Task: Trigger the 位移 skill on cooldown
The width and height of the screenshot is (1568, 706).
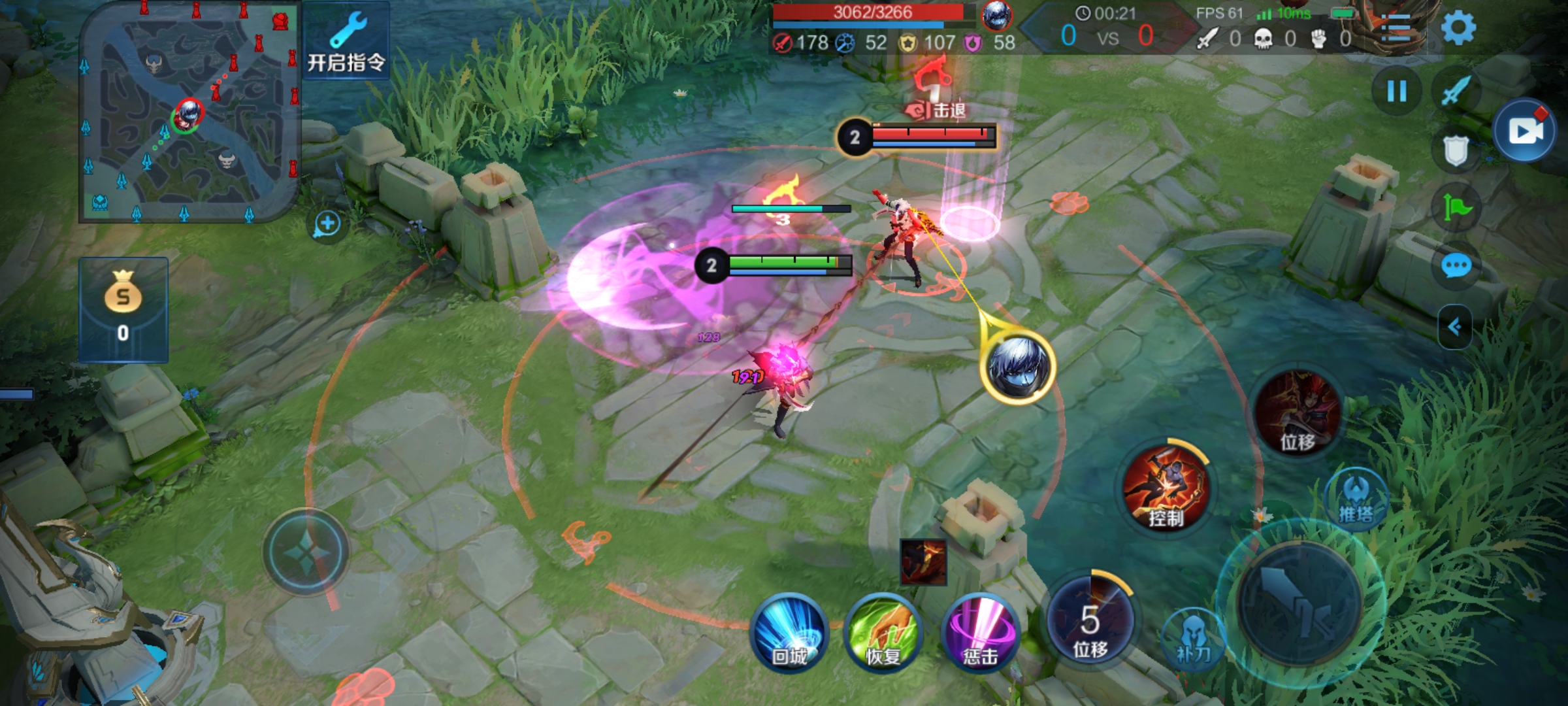Action: click(1090, 620)
